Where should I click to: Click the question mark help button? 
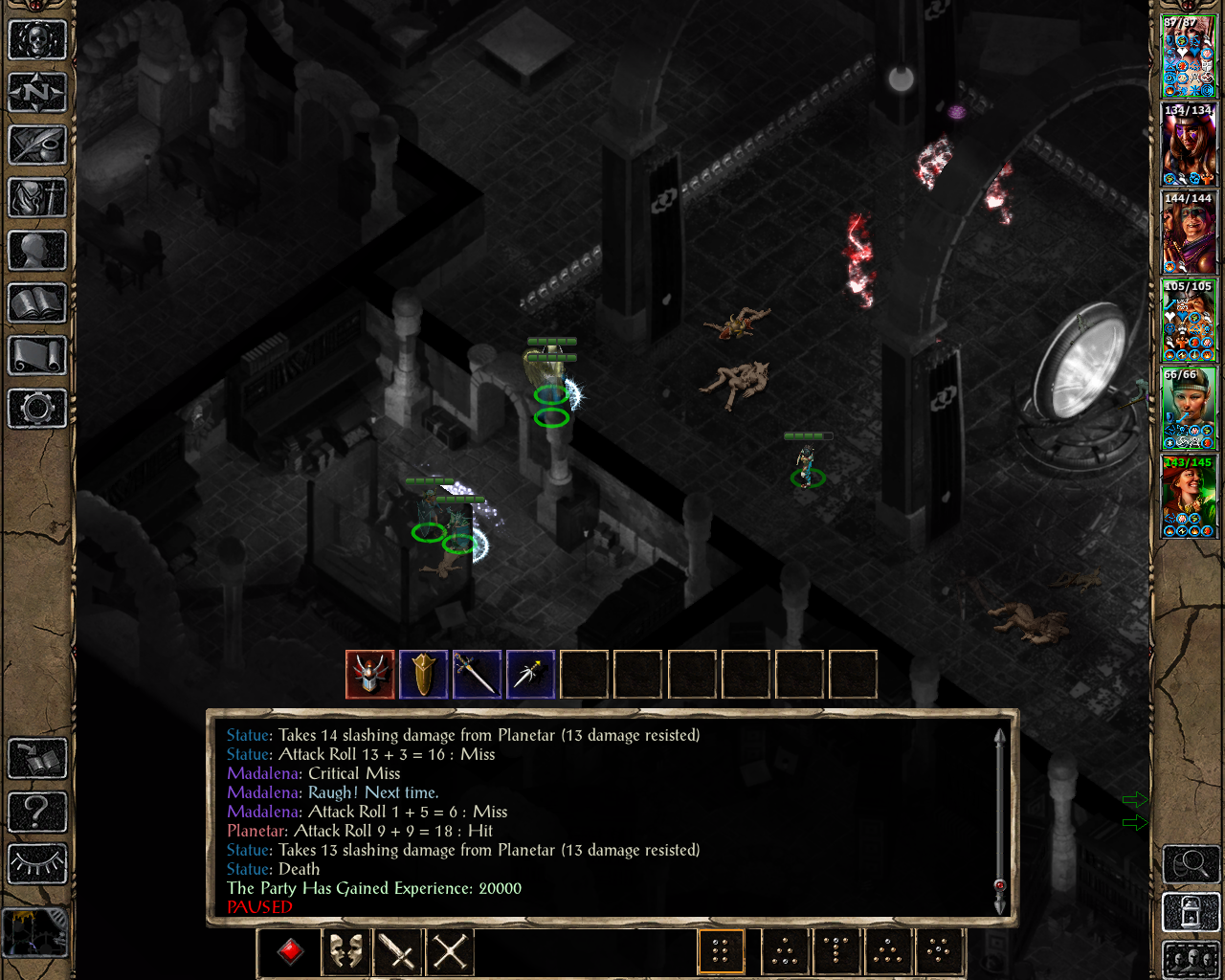tap(37, 812)
